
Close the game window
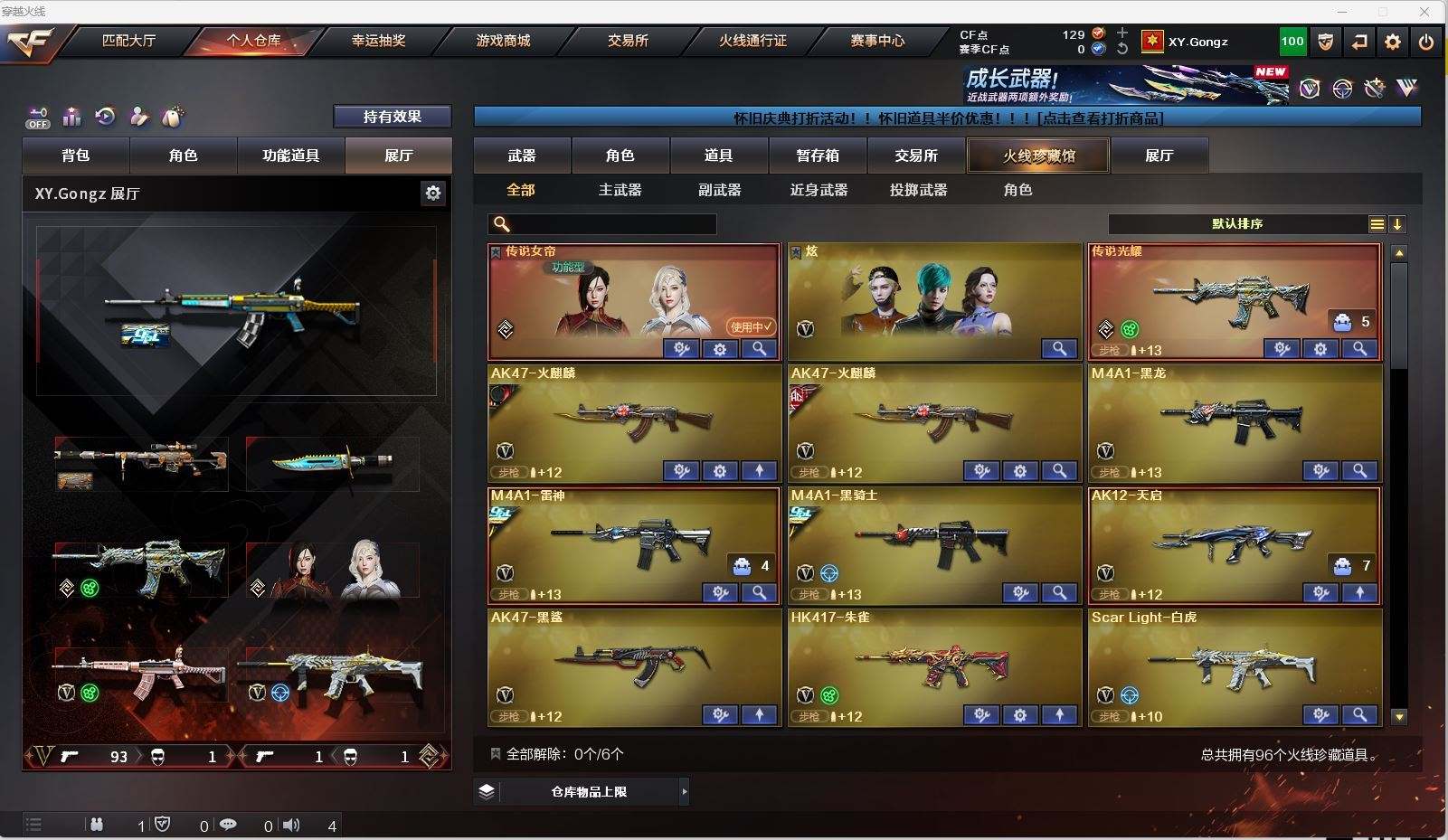point(1424,12)
